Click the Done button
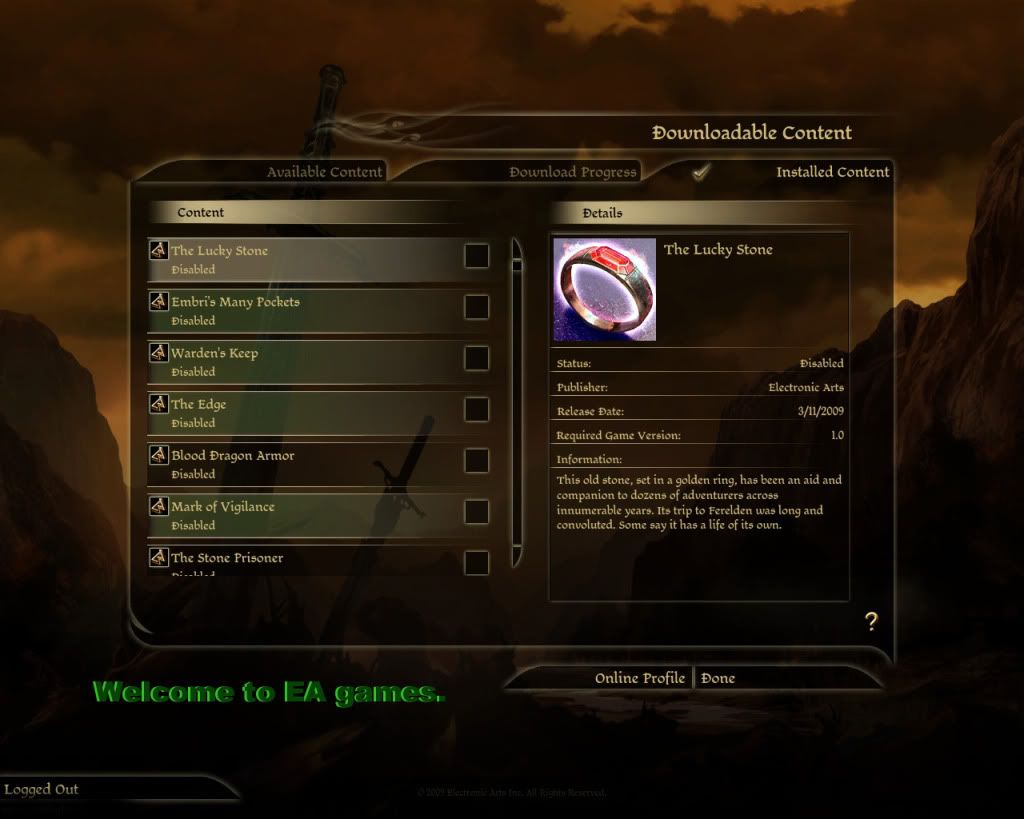 [x=718, y=678]
